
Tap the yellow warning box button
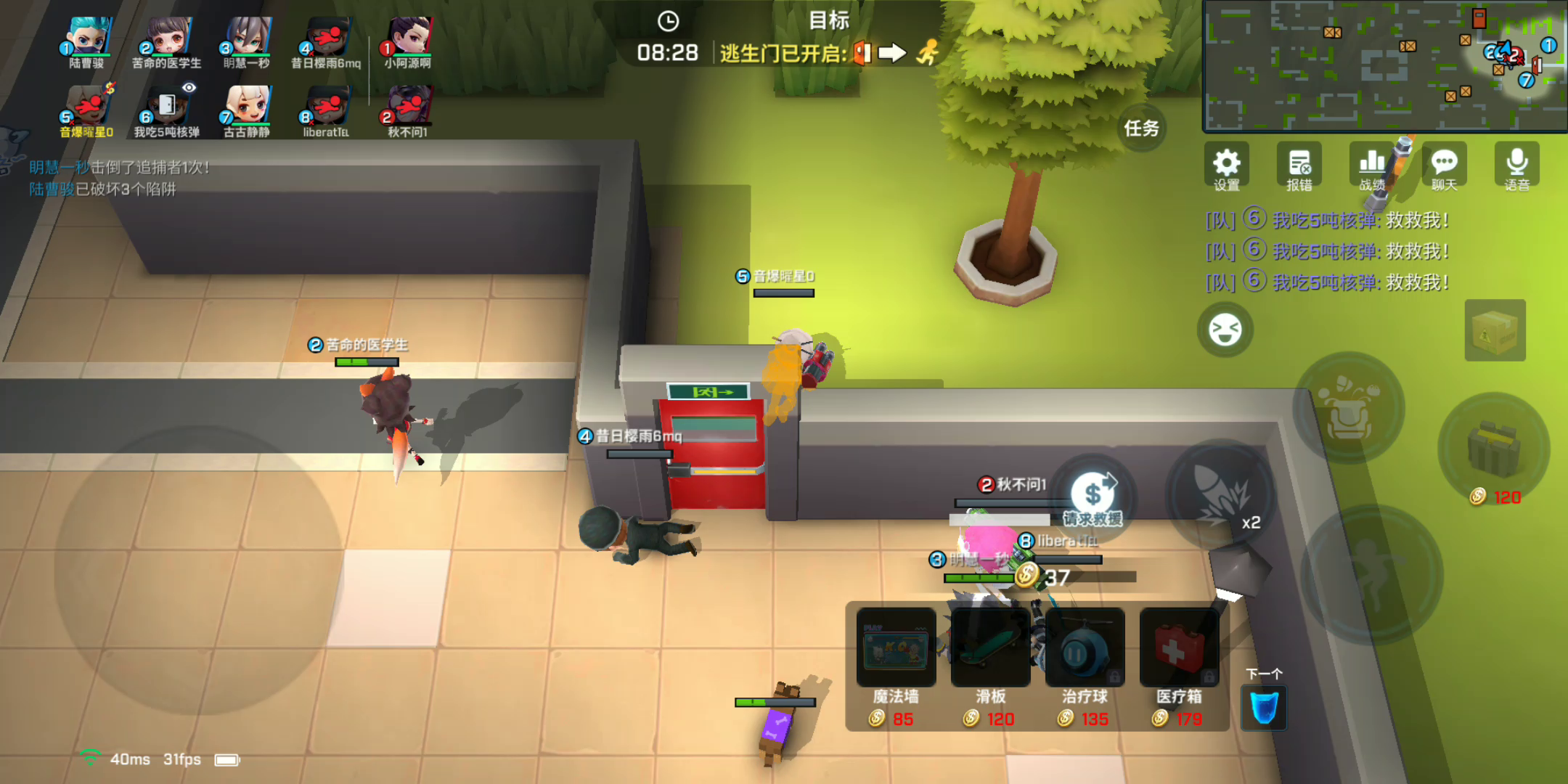(1495, 330)
